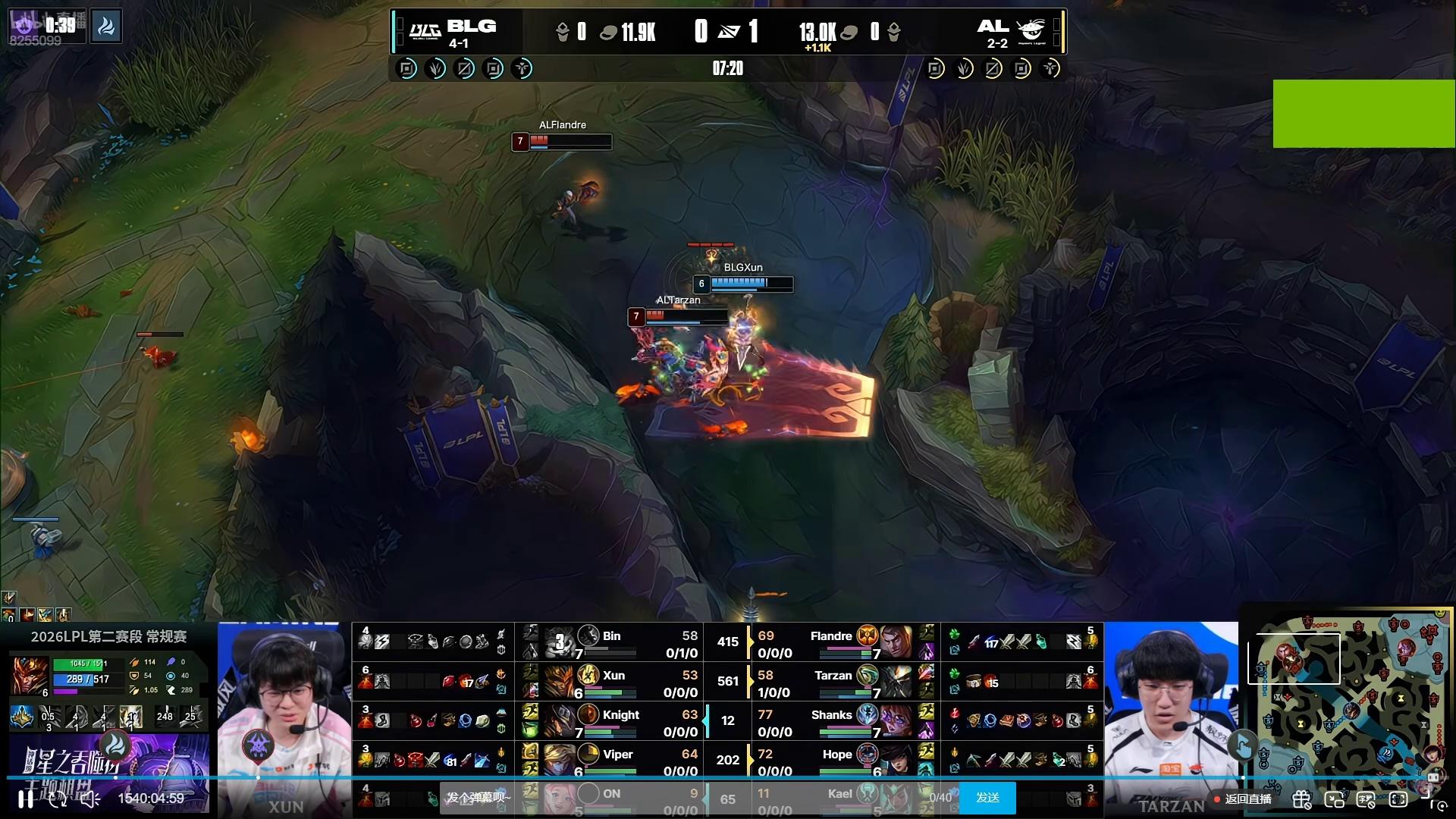This screenshot has height=819, width=1456.
Task: Select Viper's champion portrait on scoreboard
Action: point(559,759)
